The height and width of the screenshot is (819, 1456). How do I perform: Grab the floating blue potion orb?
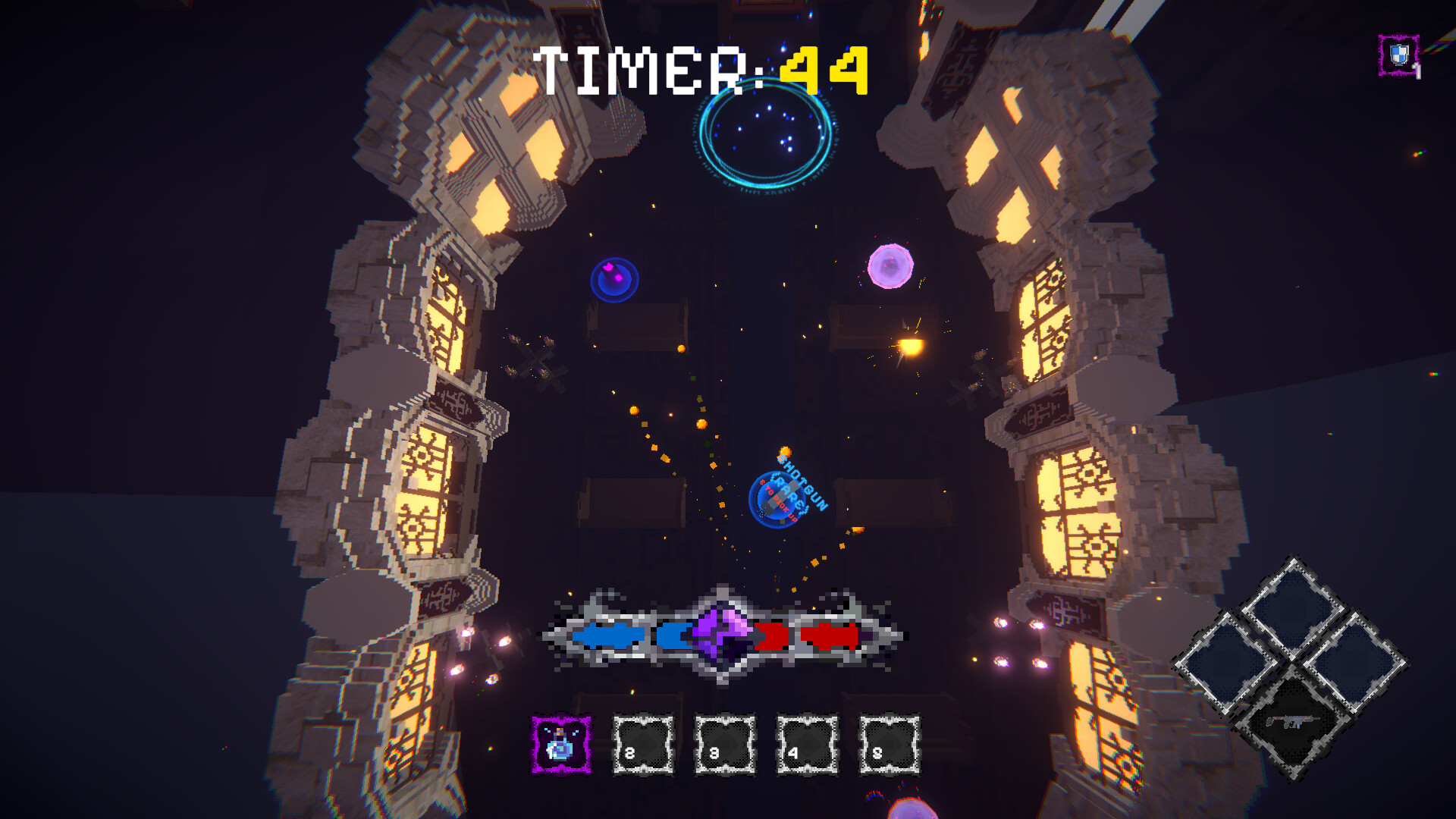(614, 278)
